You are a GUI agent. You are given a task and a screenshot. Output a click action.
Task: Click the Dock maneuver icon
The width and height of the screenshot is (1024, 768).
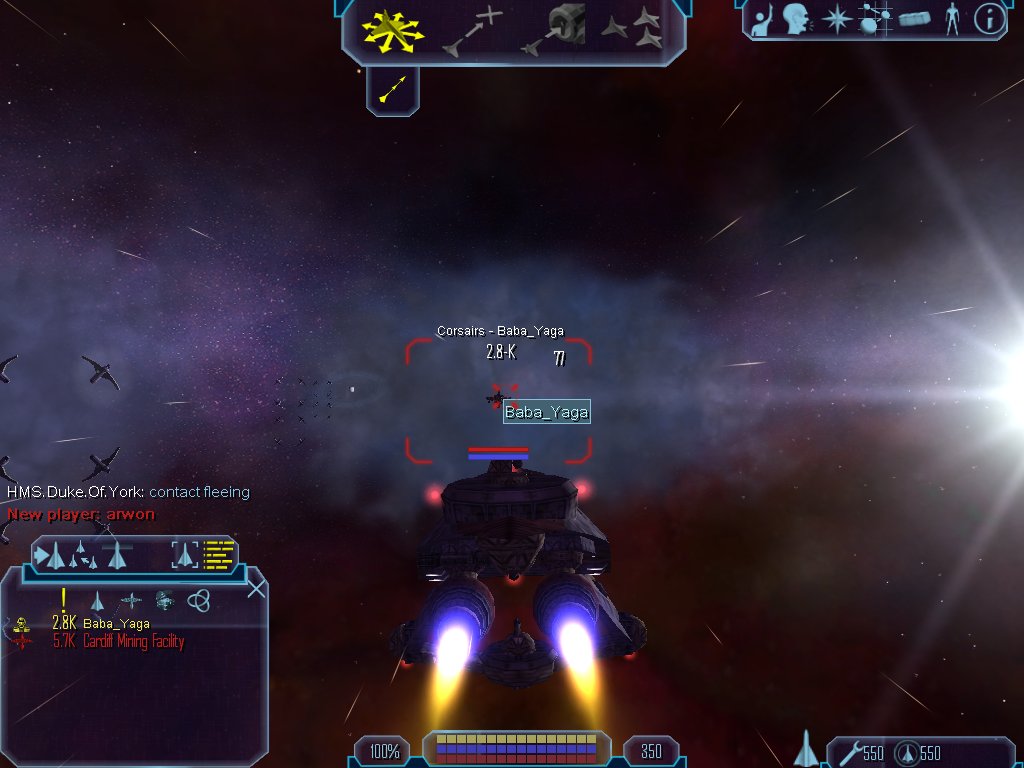[x=555, y=30]
